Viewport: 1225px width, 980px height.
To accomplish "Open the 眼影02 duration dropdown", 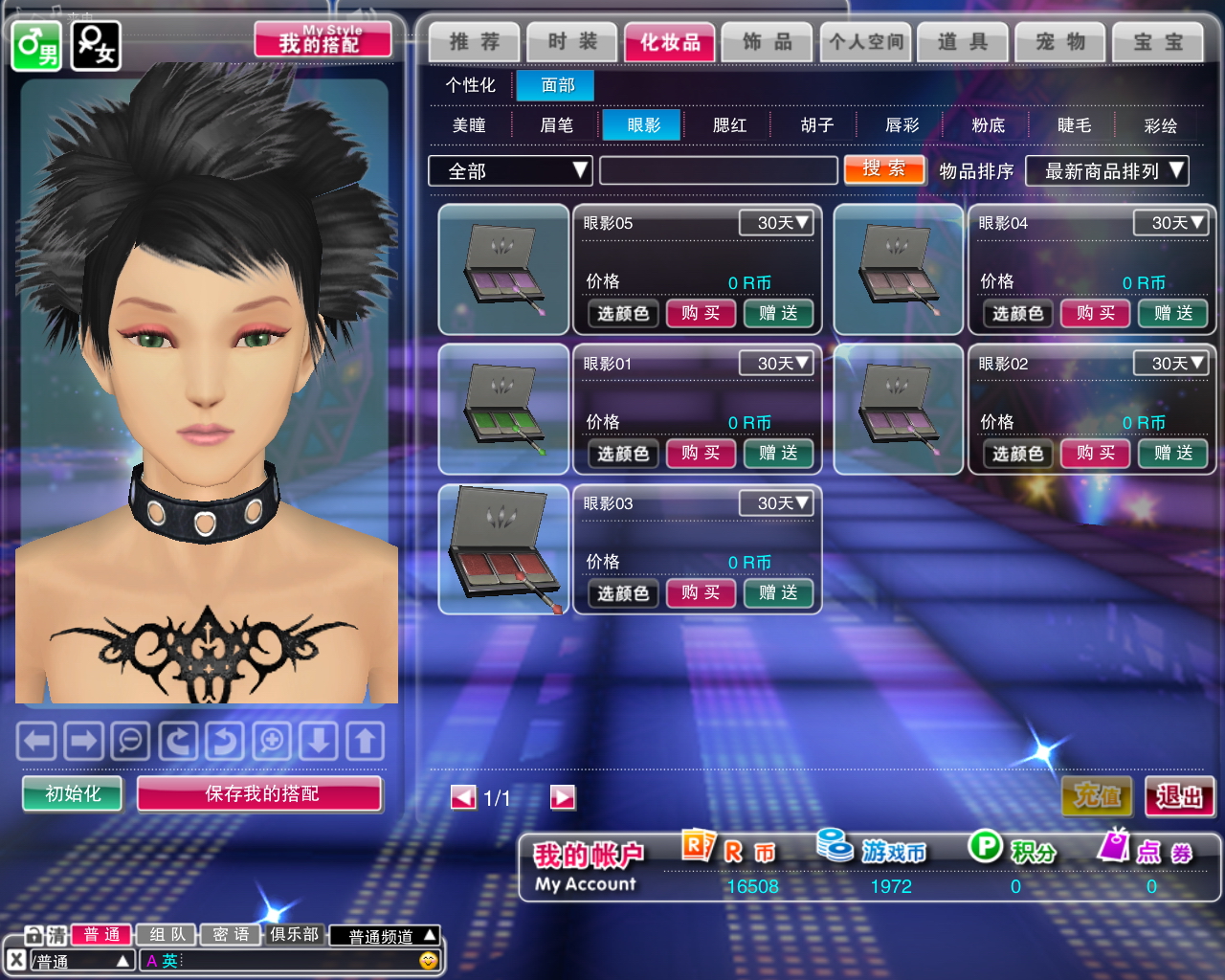I will click(x=1170, y=364).
